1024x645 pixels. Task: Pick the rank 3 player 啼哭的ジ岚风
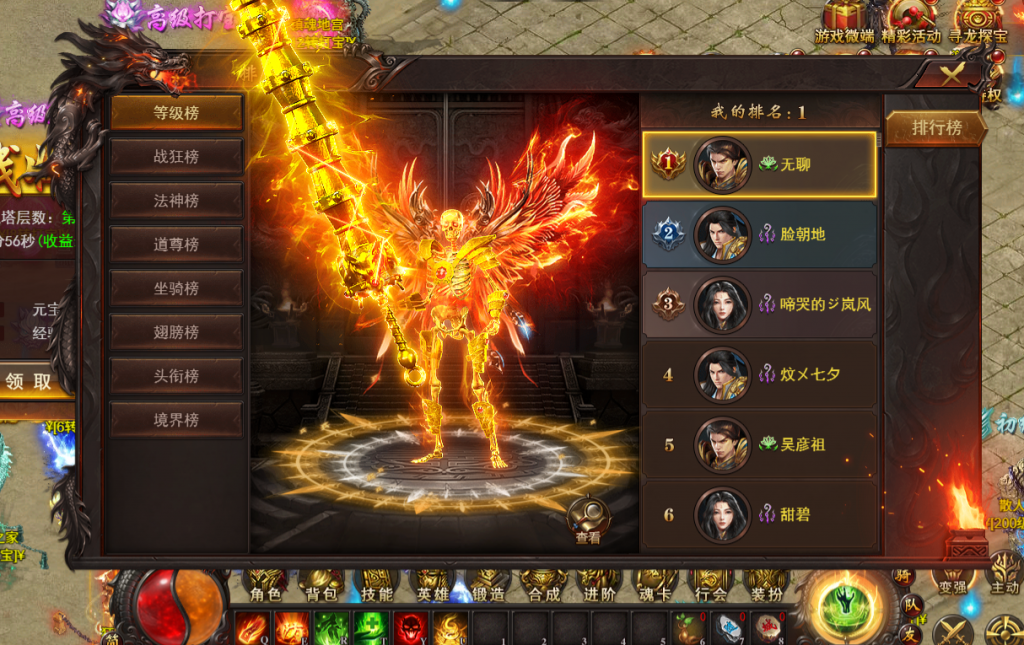760,305
